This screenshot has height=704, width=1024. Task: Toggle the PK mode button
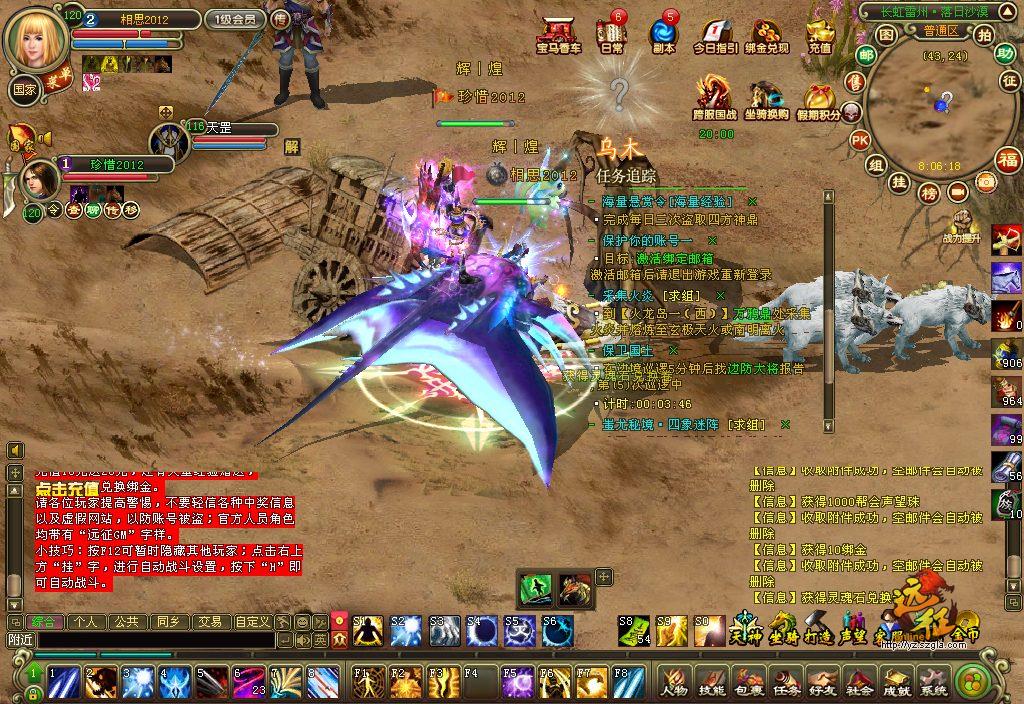[x=859, y=140]
